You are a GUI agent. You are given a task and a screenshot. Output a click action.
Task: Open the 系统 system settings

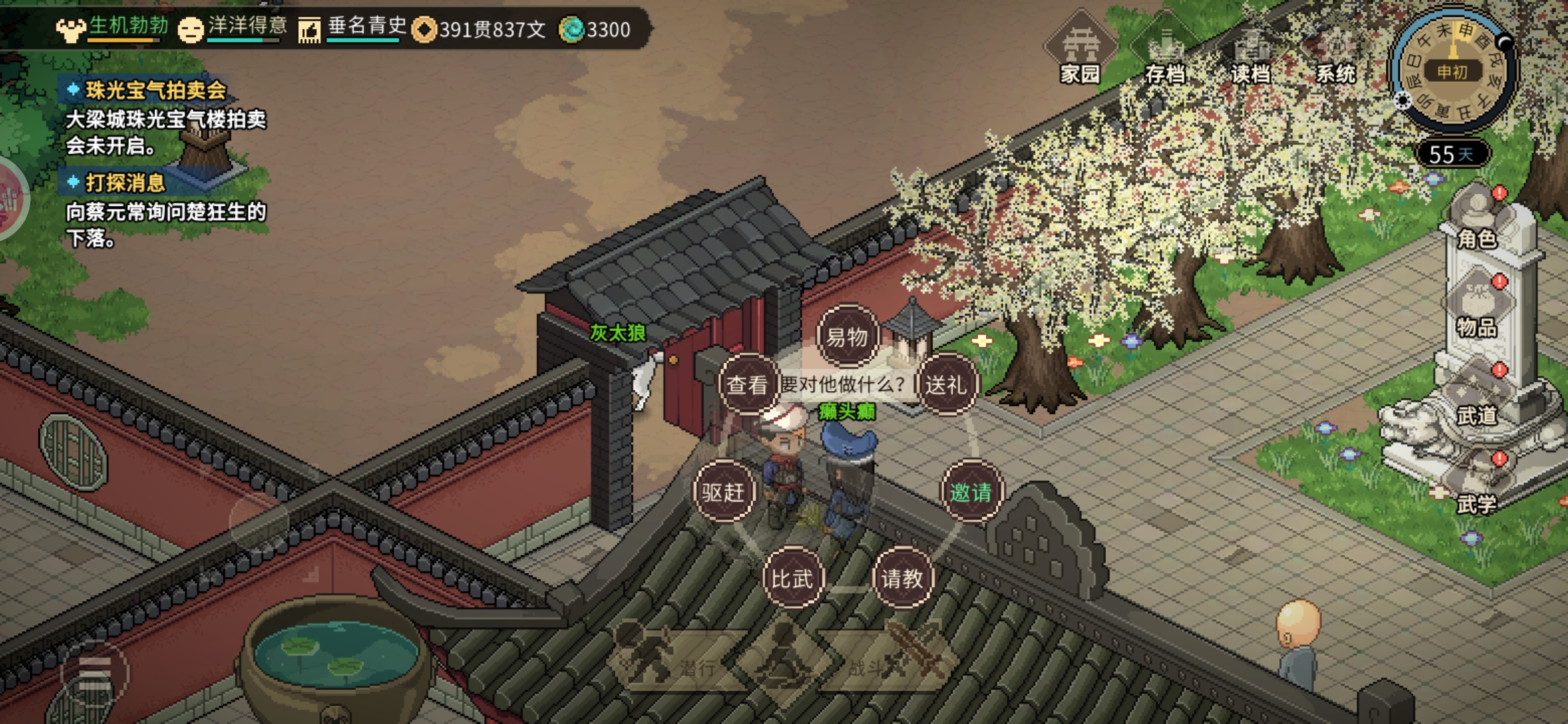pos(1335,52)
